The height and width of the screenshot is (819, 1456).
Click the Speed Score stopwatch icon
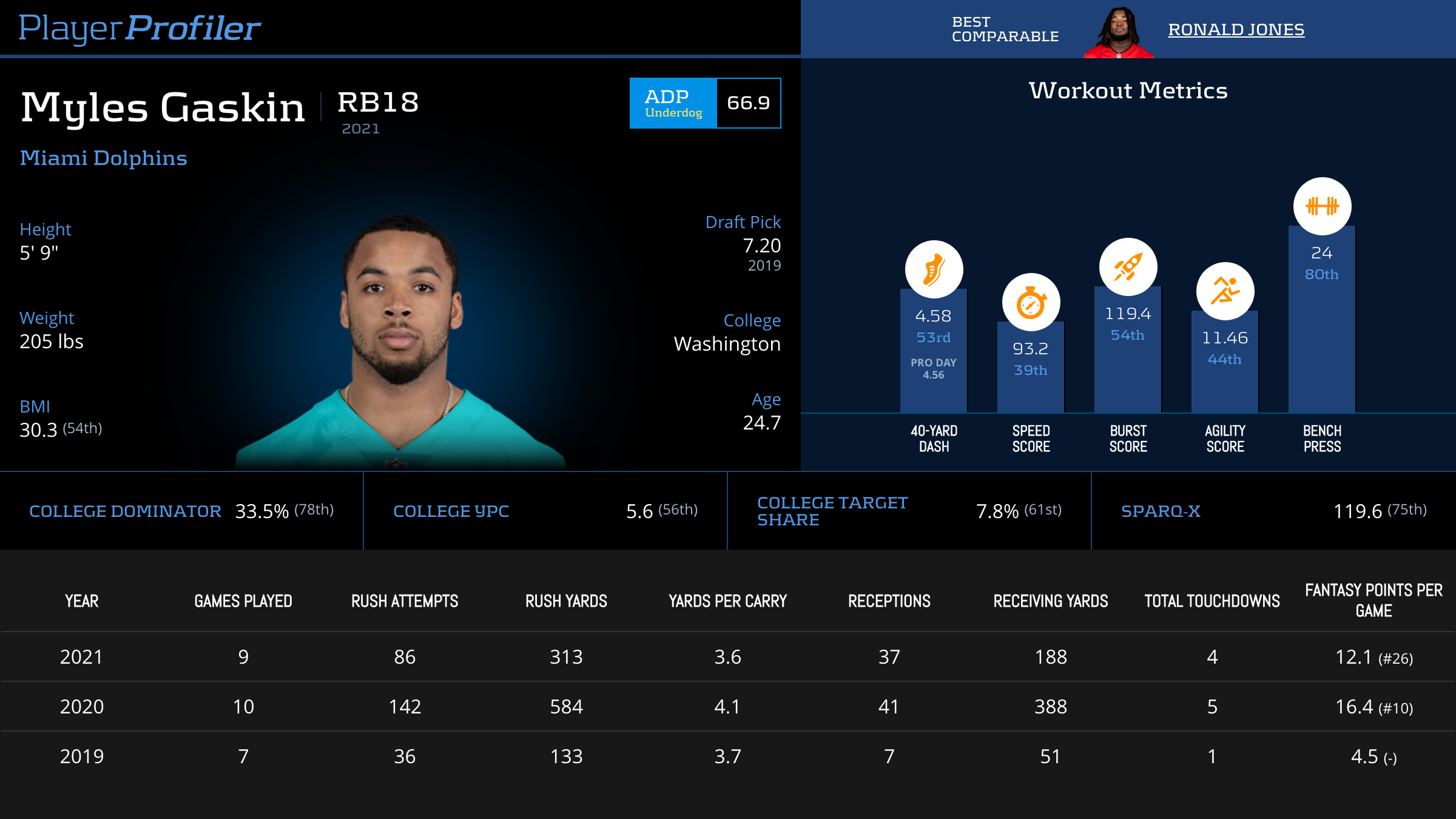[x=1031, y=302]
